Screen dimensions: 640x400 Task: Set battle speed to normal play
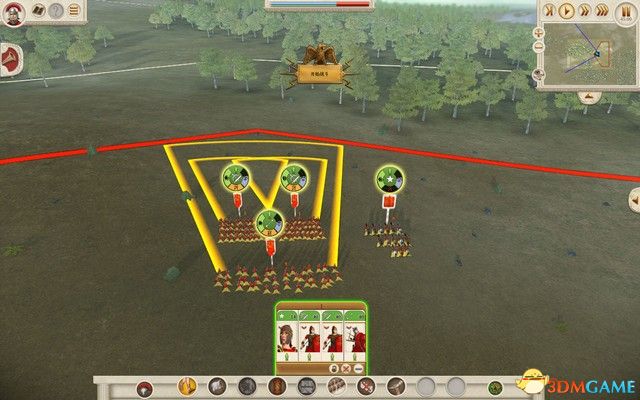click(568, 11)
